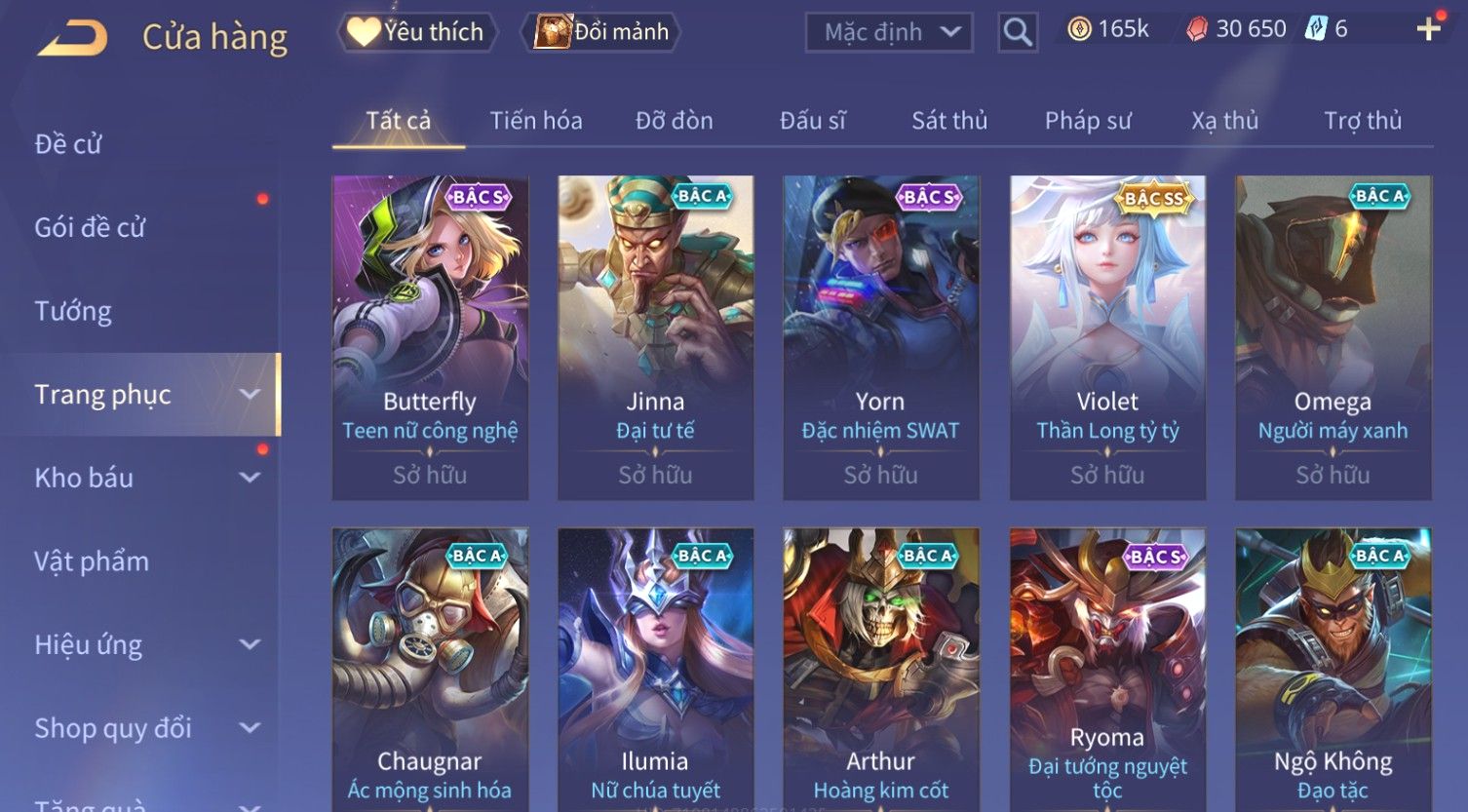Tap the plus button to add currency
The width and height of the screenshot is (1468, 812).
pyautogui.click(x=1428, y=29)
